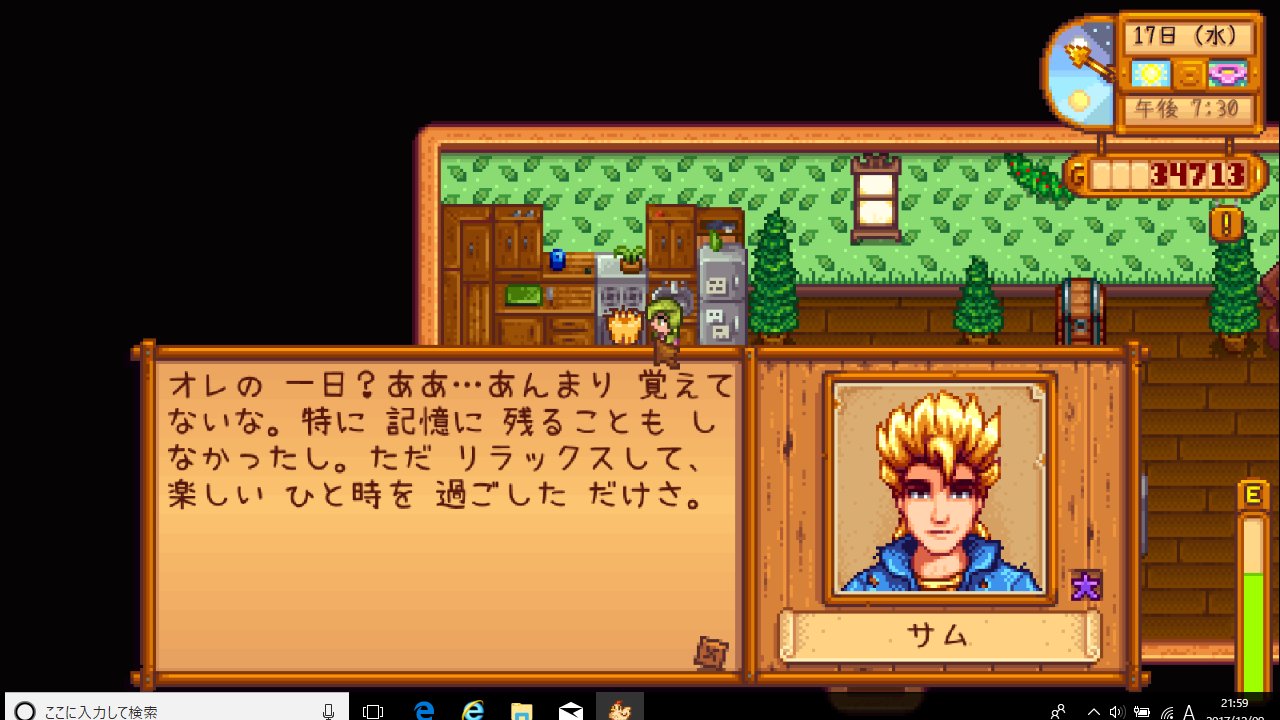Viewport: 1280px width, 720px height.
Task: Mute the system volume in the tray
Action: click(1117, 711)
